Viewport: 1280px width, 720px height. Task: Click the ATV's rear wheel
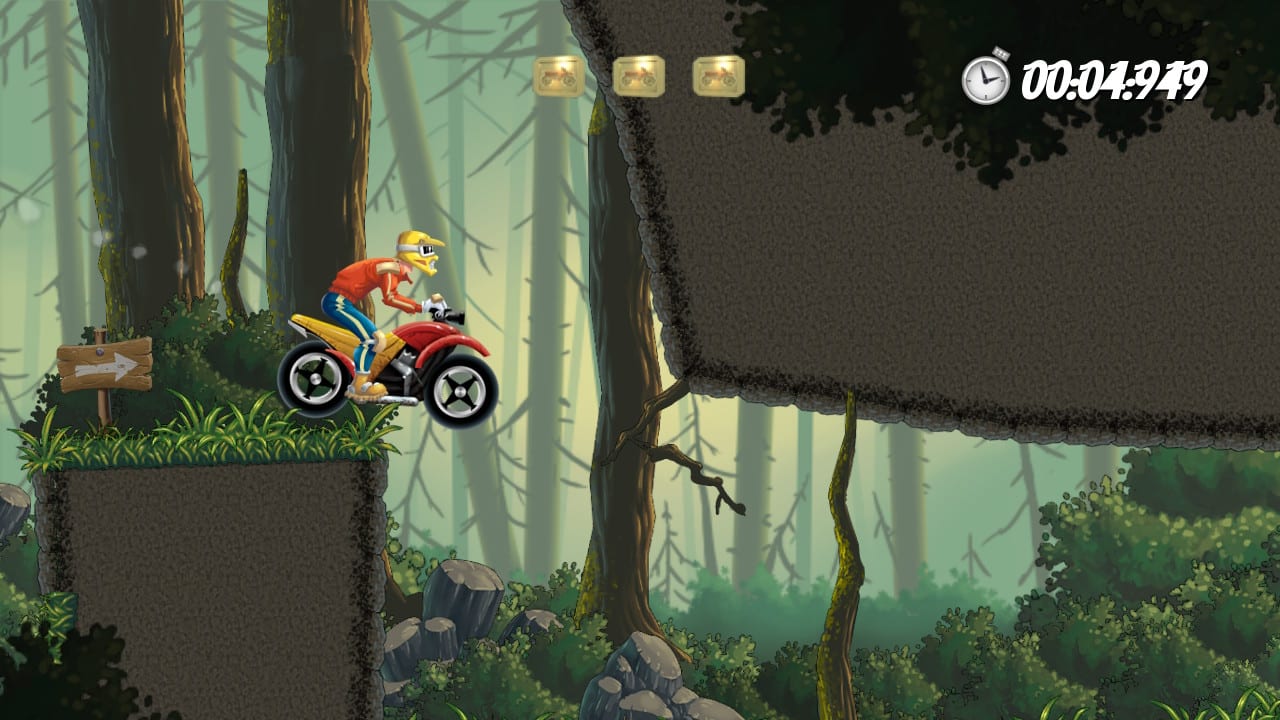click(x=318, y=380)
